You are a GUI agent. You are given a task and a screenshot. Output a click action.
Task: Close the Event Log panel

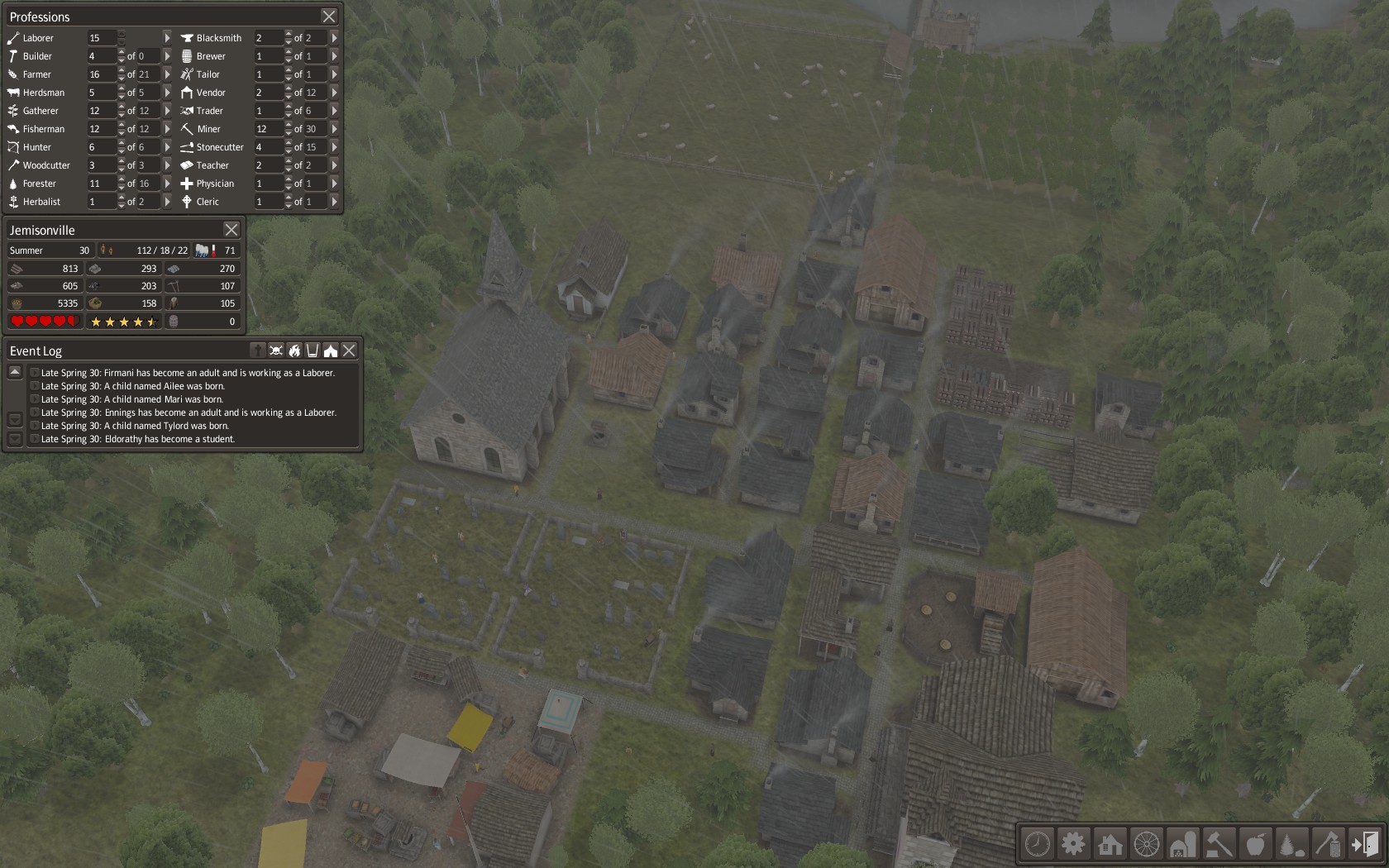click(350, 351)
